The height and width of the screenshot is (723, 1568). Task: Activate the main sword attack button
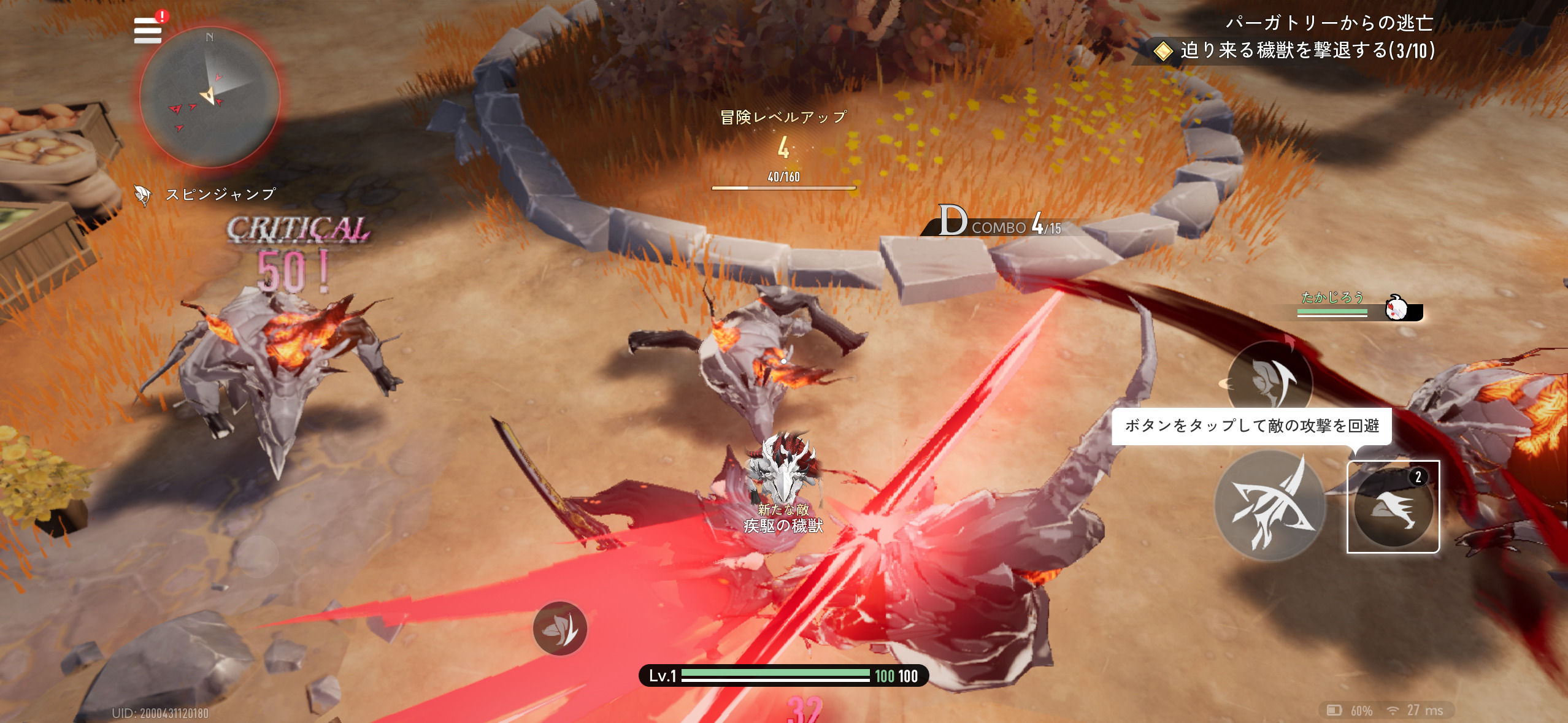1270,505
